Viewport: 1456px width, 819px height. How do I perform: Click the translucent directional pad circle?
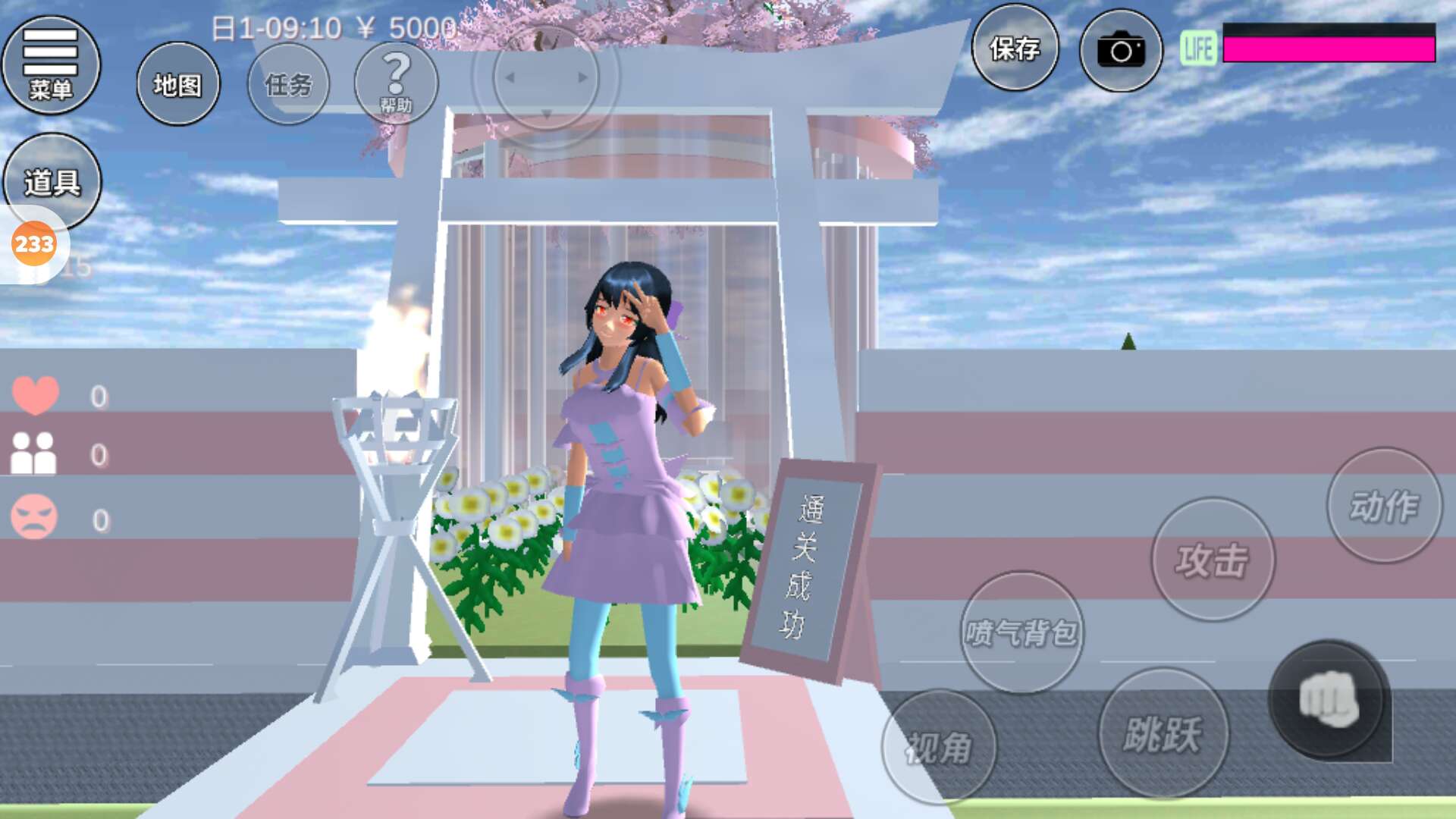coord(546,77)
